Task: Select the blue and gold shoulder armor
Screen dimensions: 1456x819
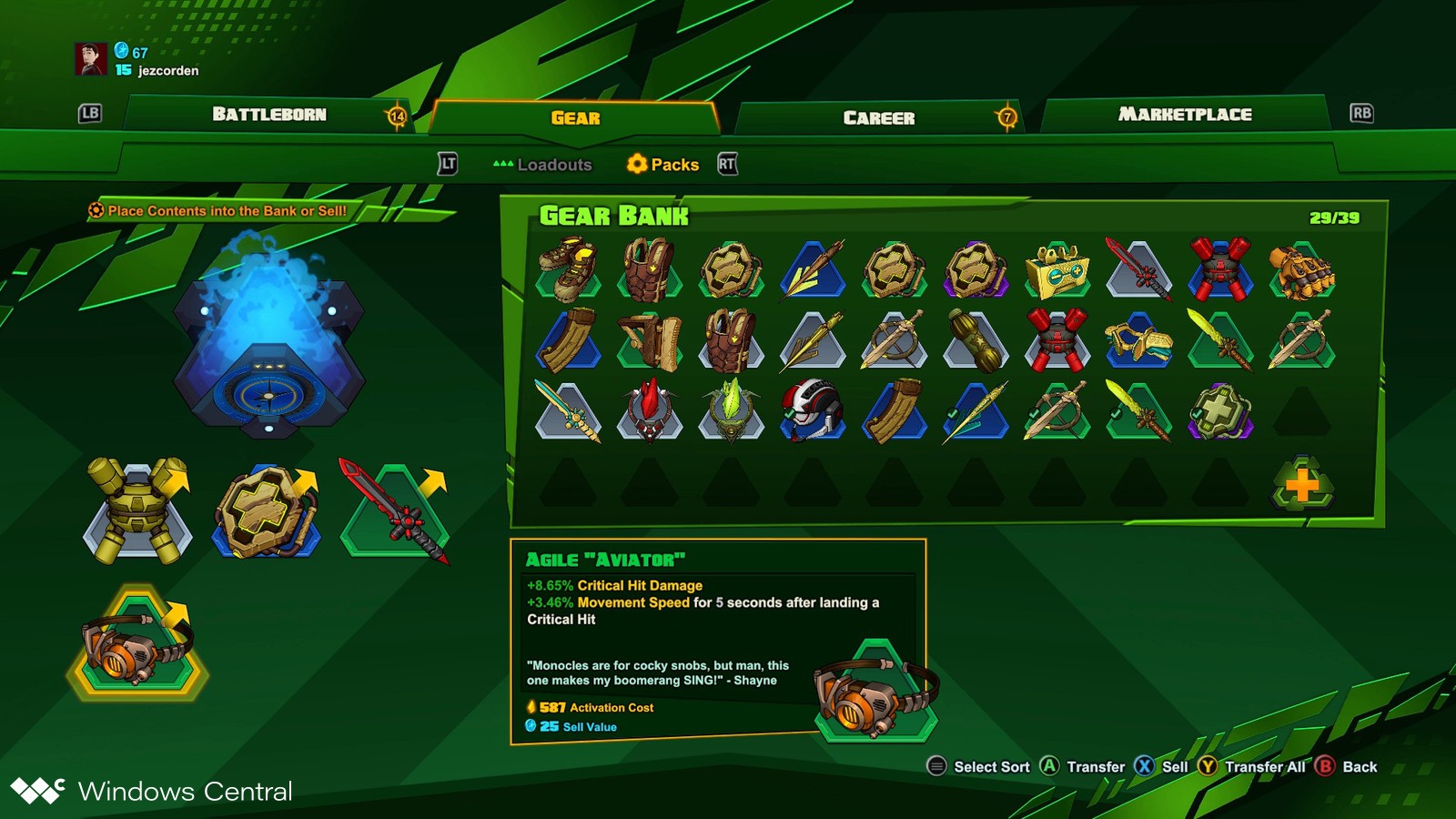Action: coord(1138,340)
